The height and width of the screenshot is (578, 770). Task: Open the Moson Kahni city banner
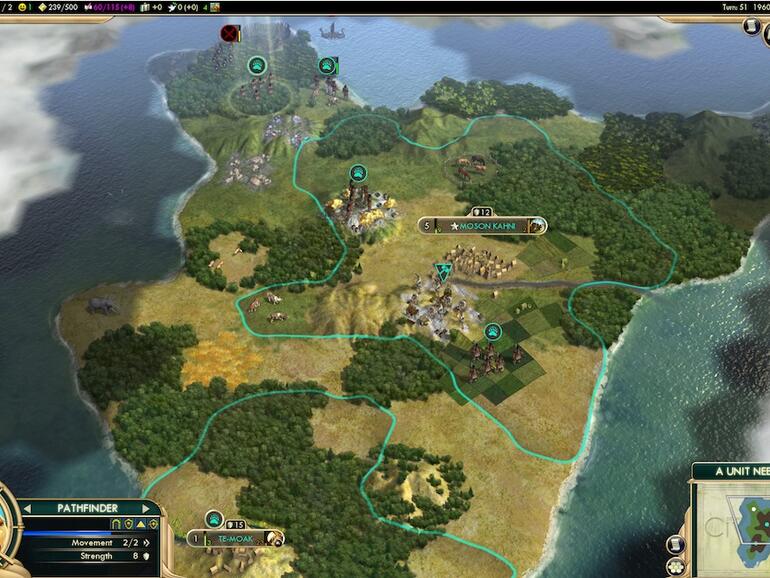[x=483, y=226]
